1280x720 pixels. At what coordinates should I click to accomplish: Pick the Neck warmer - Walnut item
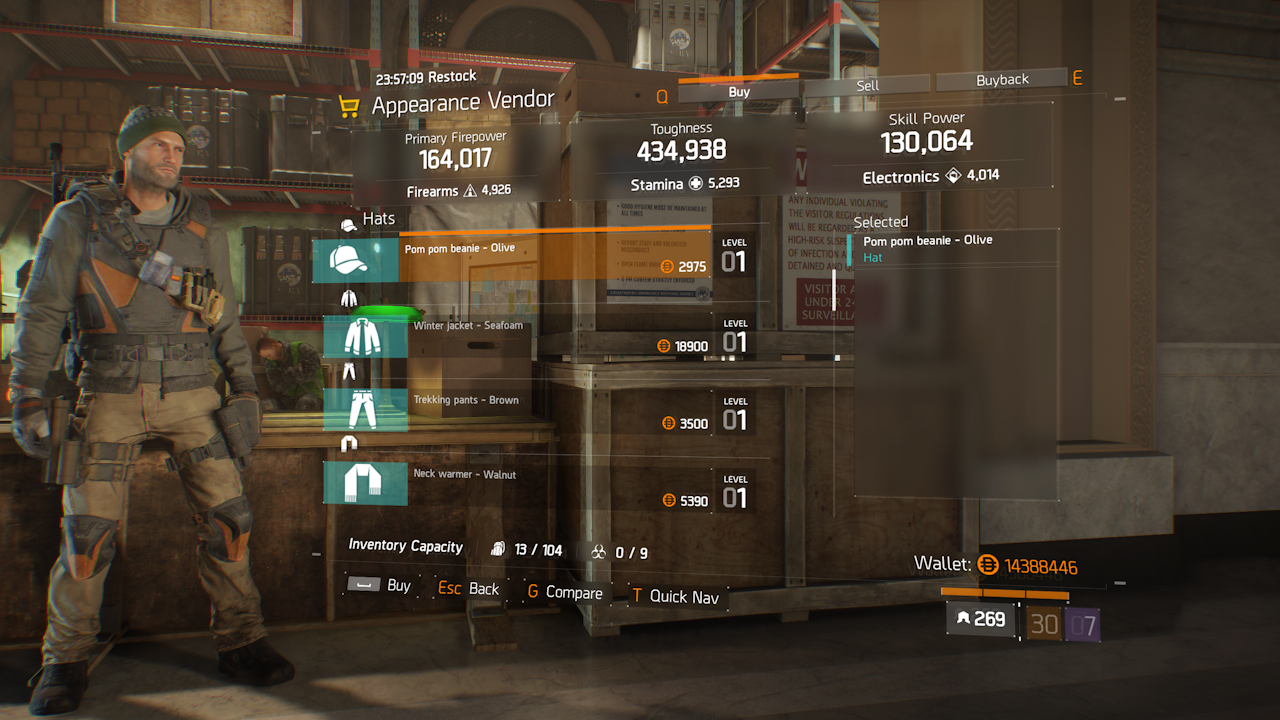click(x=520, y=484)
